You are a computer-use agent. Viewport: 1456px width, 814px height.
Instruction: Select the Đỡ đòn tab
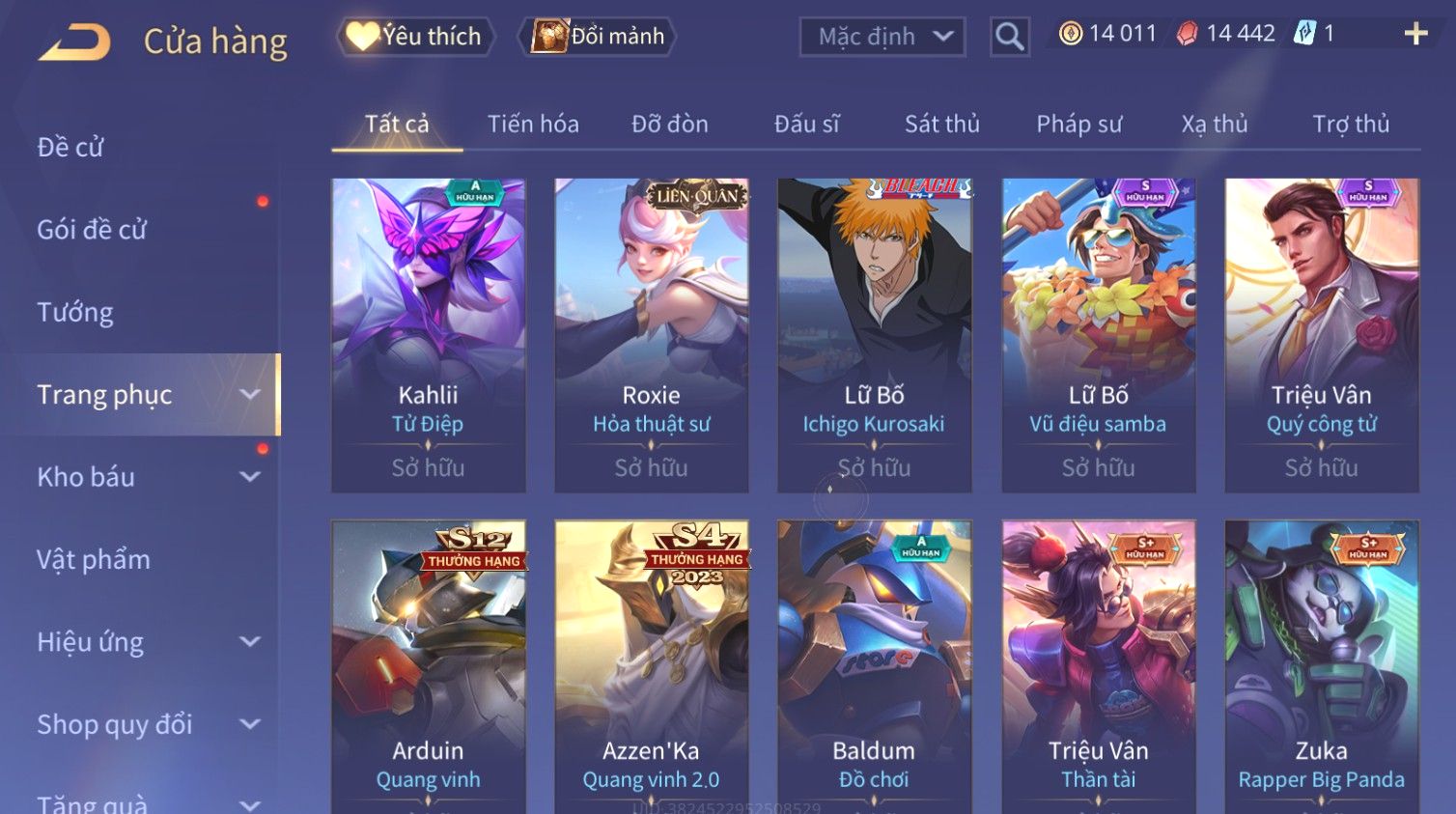point(669,124)
